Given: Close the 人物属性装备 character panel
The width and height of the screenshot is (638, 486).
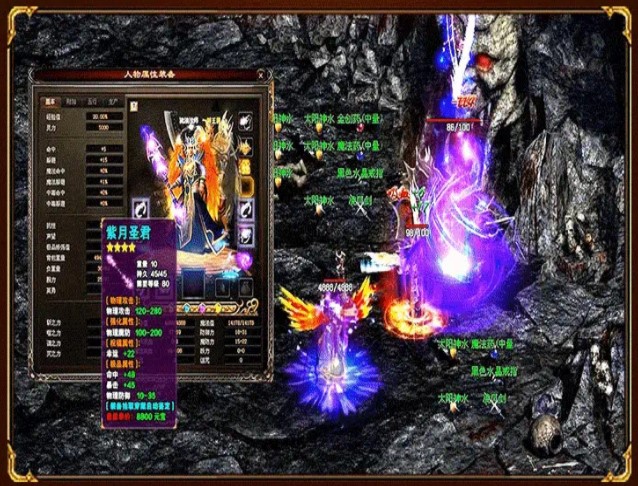Looking at the screenshot, I should click(261, 74).
